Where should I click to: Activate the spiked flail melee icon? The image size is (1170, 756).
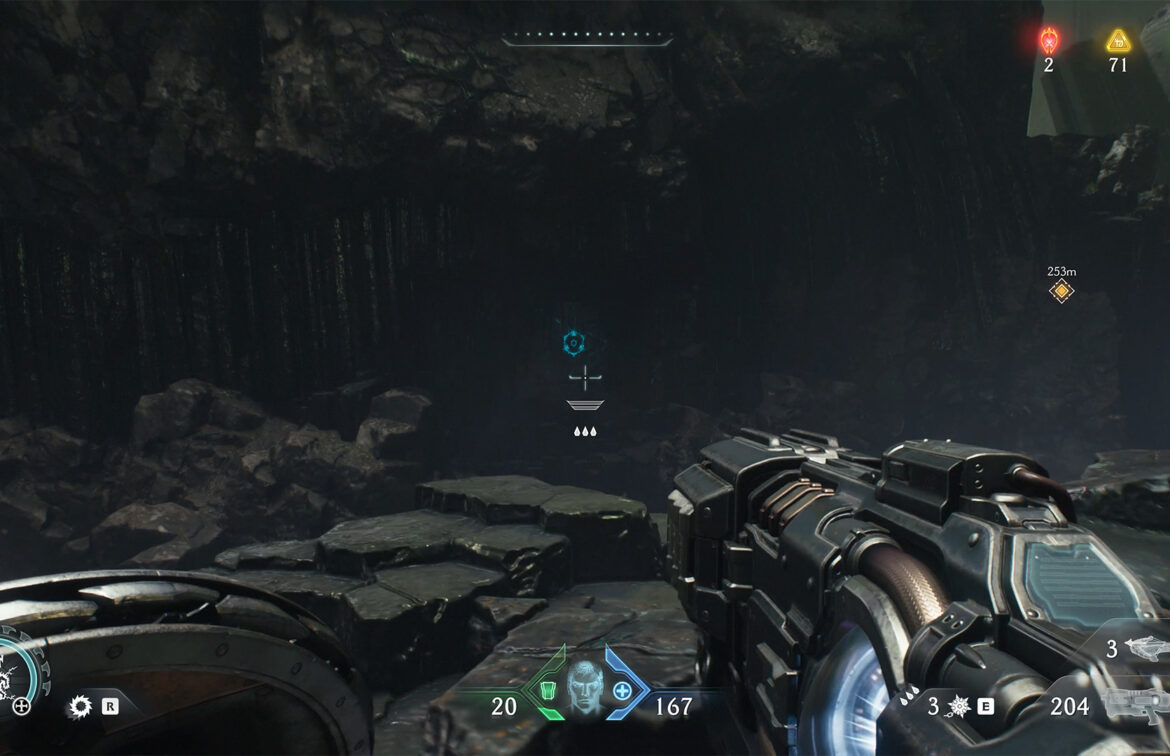[961, 706]
